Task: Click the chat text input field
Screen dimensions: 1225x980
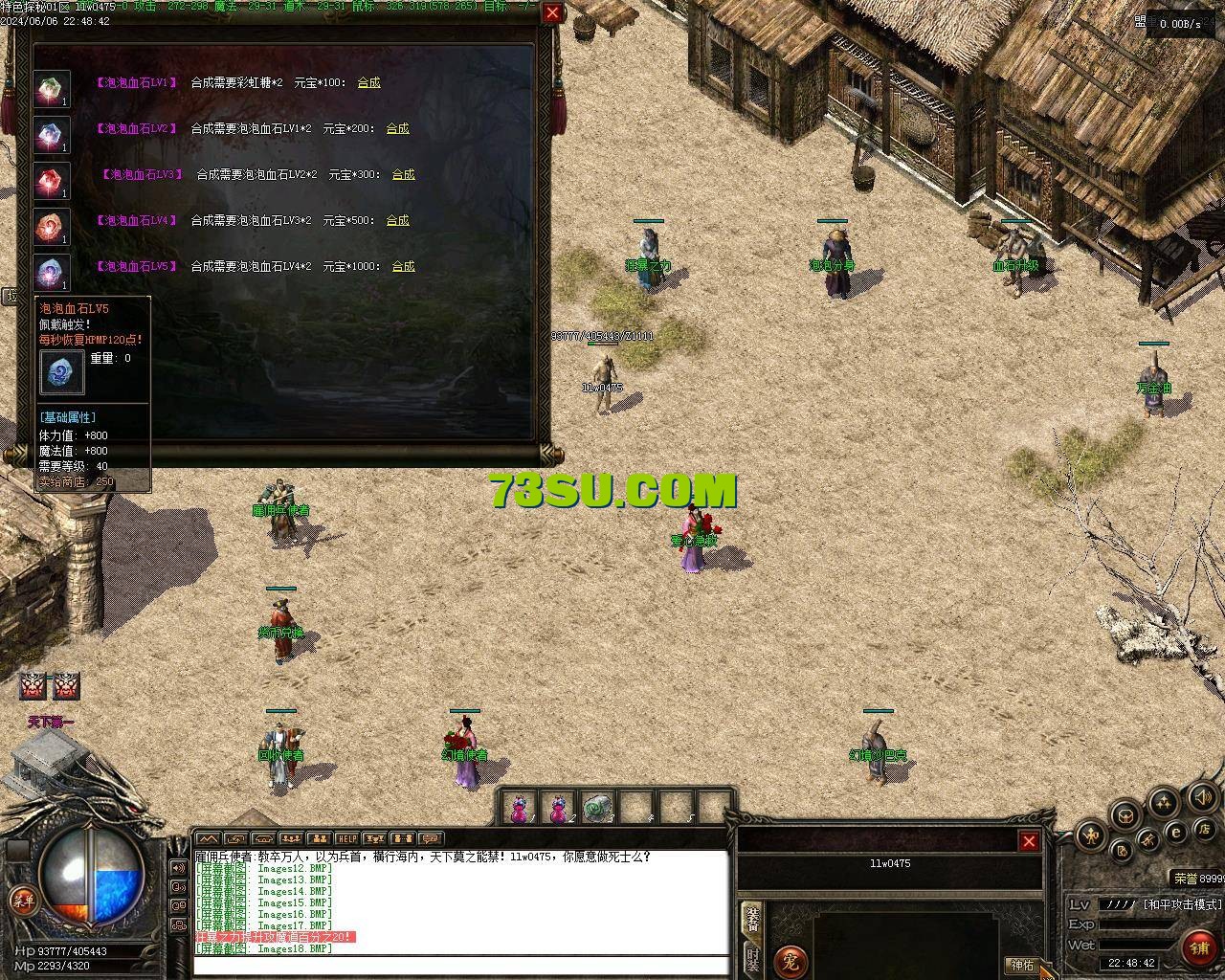Action: click(x=459, y=965)
